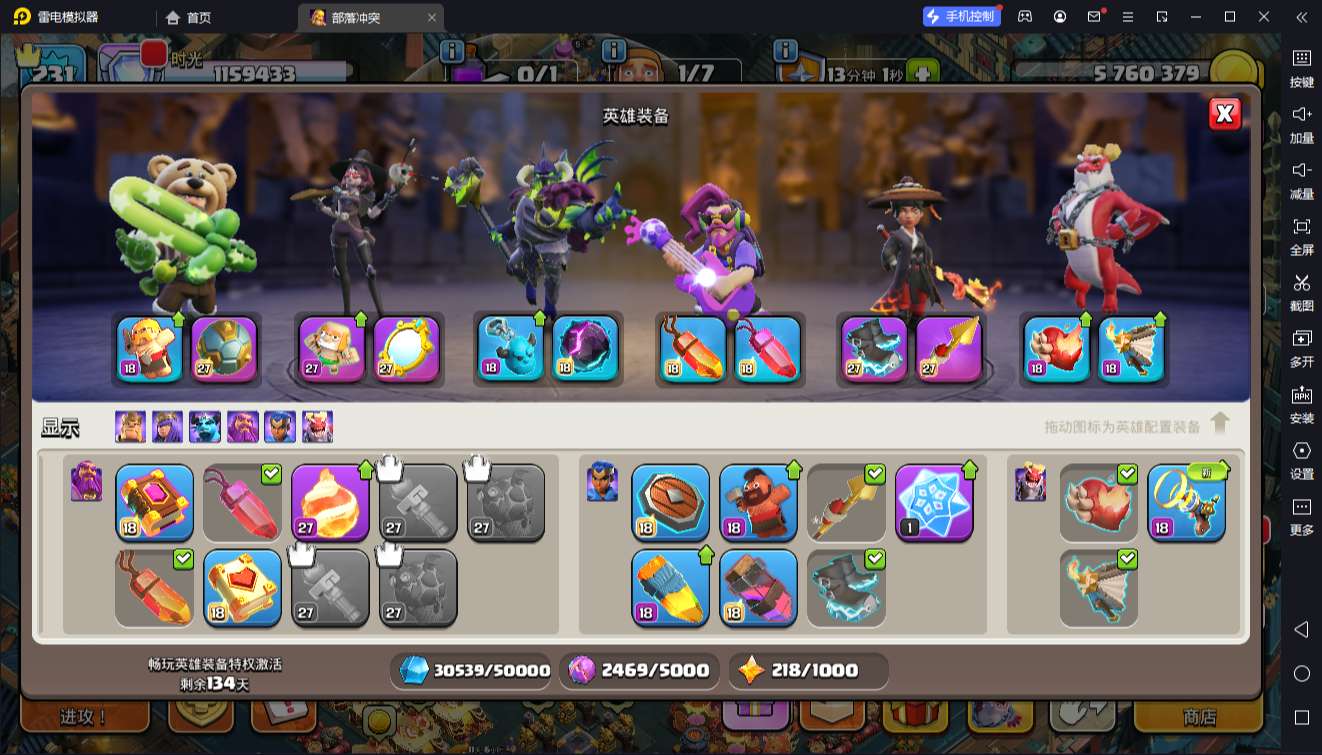
Task: Select the Eternal Tome in inventory
Action: point(154,502)
